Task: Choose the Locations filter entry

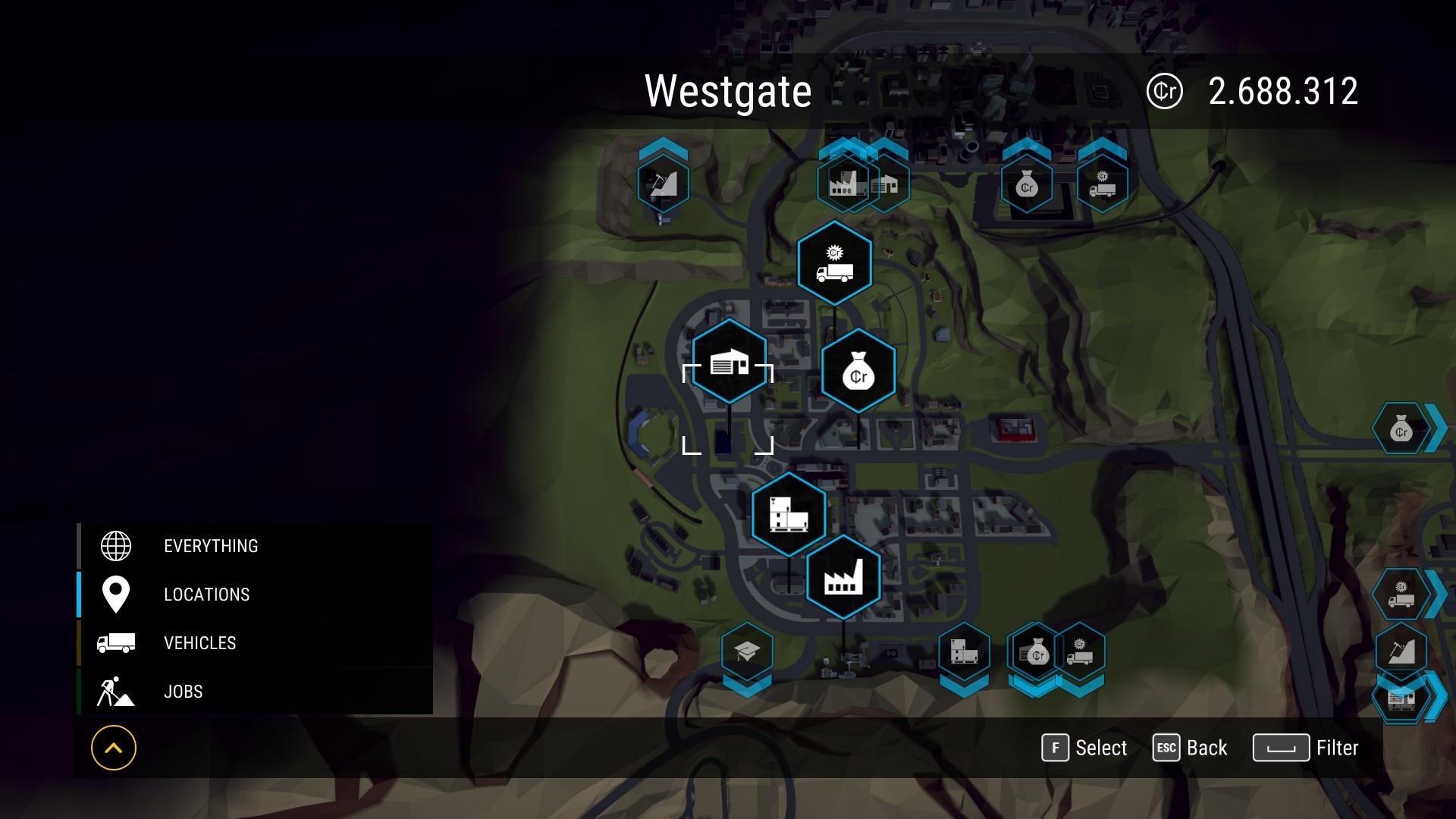Action: click(206, 595)
